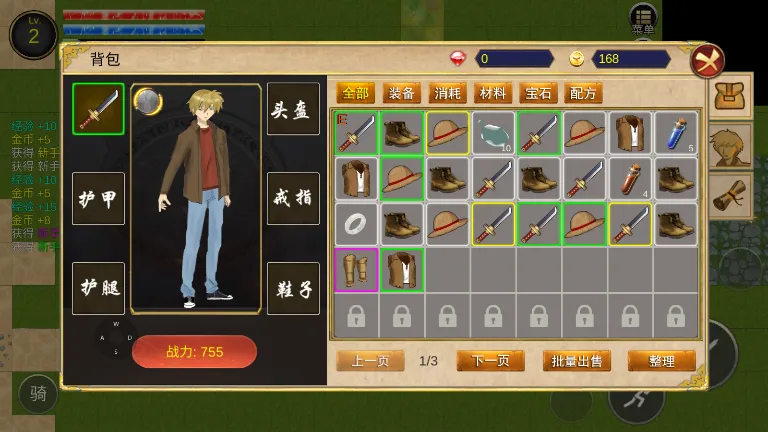Open the 护腿 leggings equipment slot
The height and width of the screenshot is (432, 768).
coord(98,288)
